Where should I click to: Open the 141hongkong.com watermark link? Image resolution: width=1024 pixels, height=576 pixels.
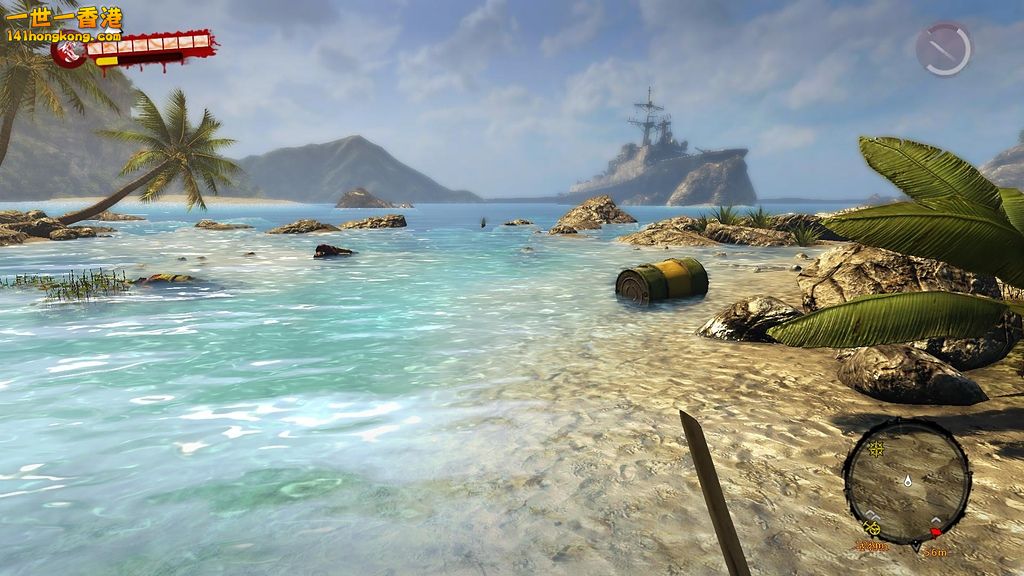62,35
